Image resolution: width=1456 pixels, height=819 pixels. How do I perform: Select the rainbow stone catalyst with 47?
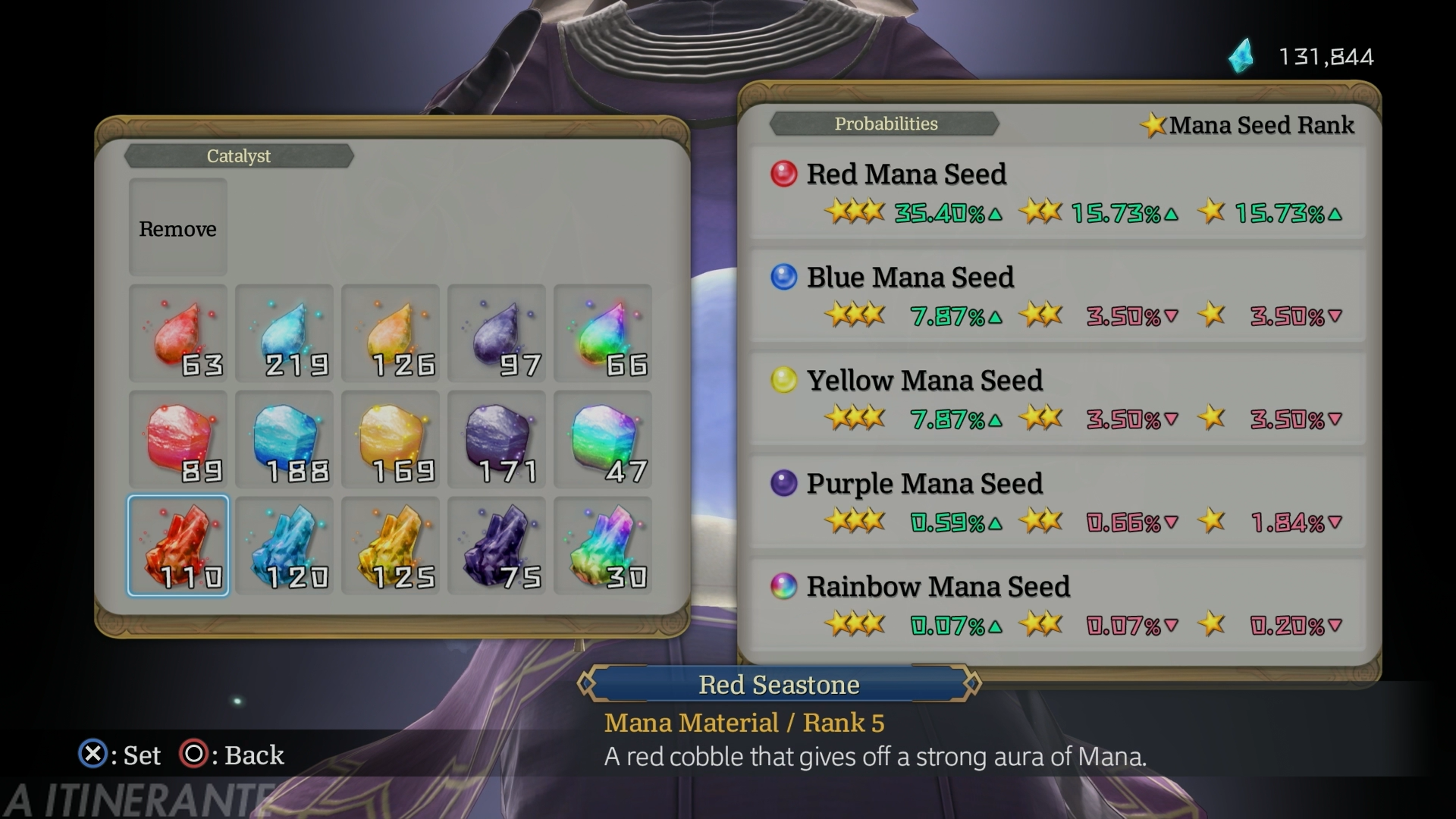click(602, 440)
